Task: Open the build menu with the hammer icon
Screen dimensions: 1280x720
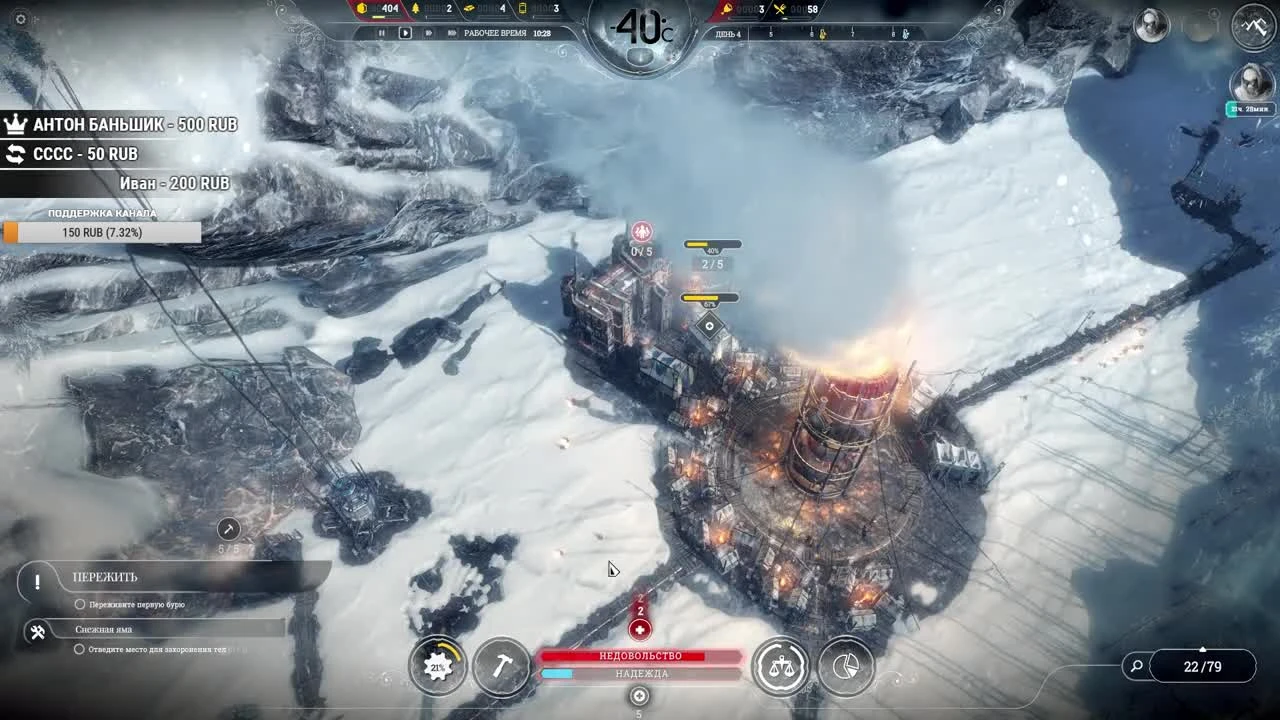Action: [502, 666]
